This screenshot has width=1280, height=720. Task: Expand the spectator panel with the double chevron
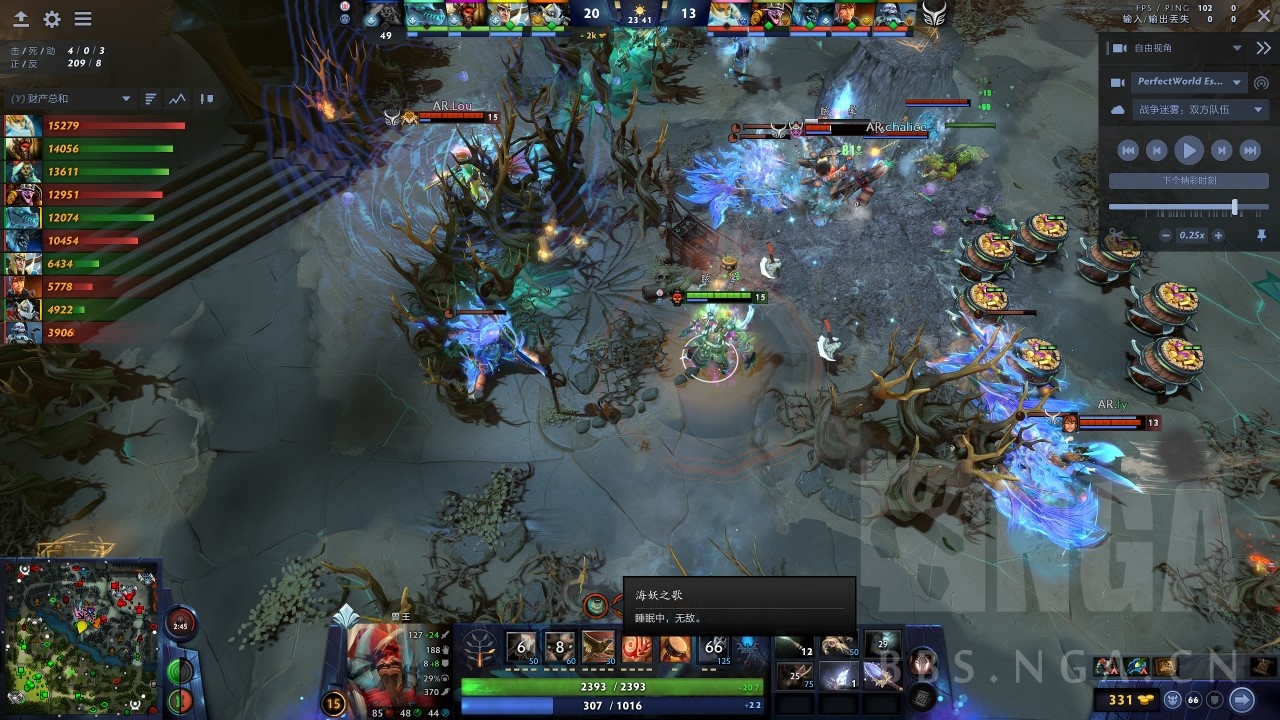[1263, 47]
